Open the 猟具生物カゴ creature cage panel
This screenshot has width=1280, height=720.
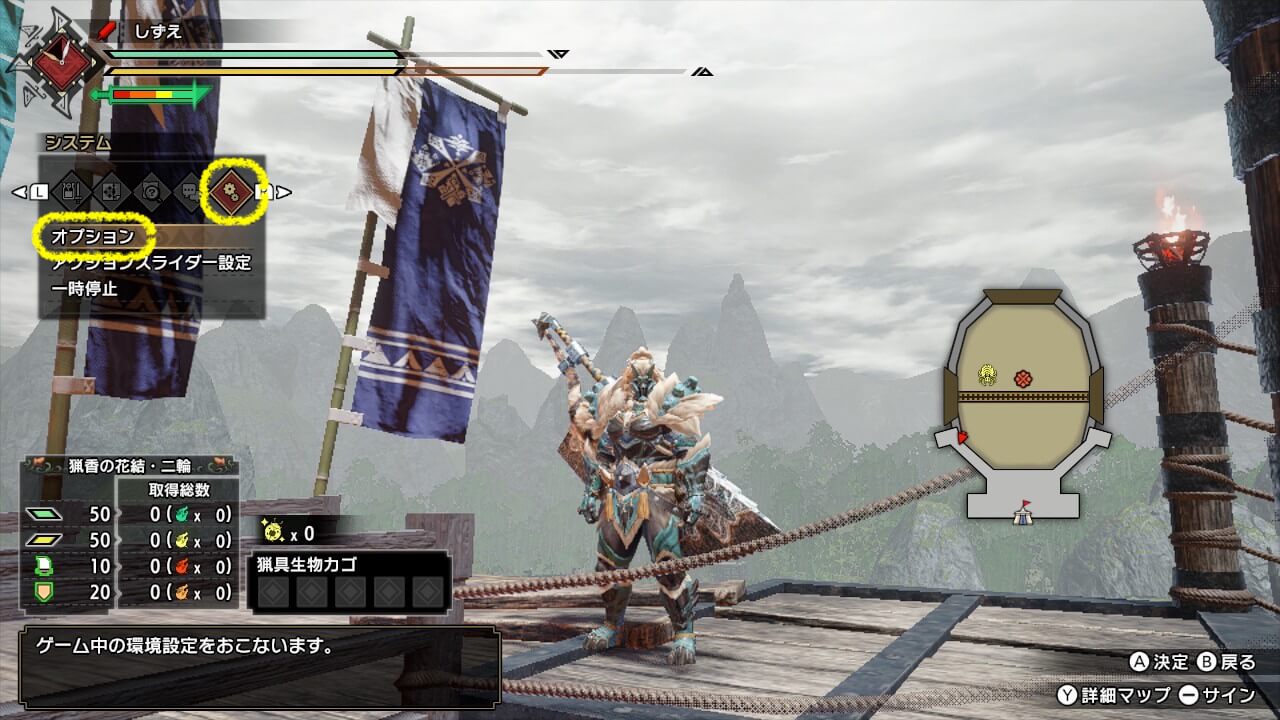click(349, 581)
